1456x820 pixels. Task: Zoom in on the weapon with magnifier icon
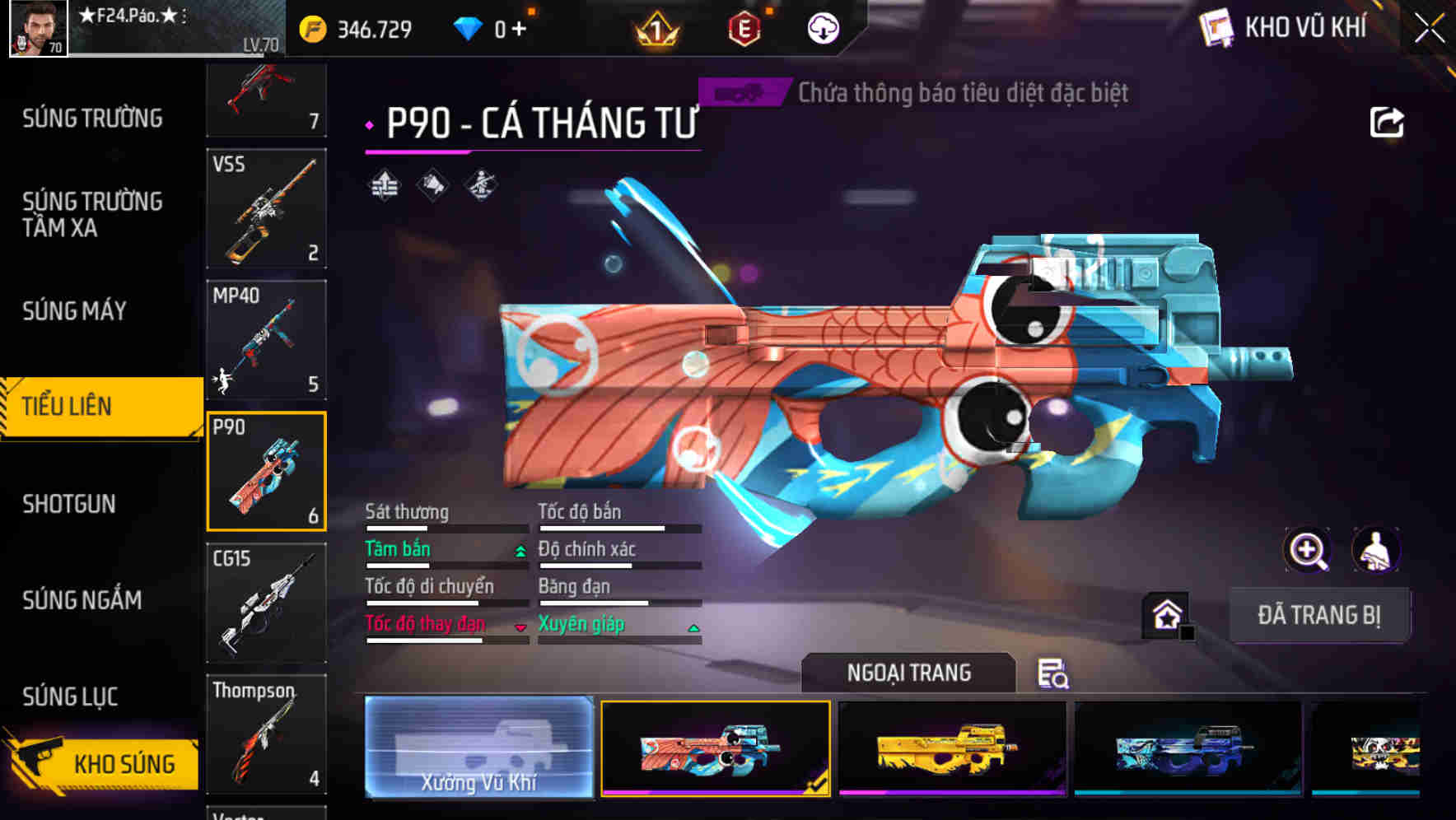tap(1306, 550)
